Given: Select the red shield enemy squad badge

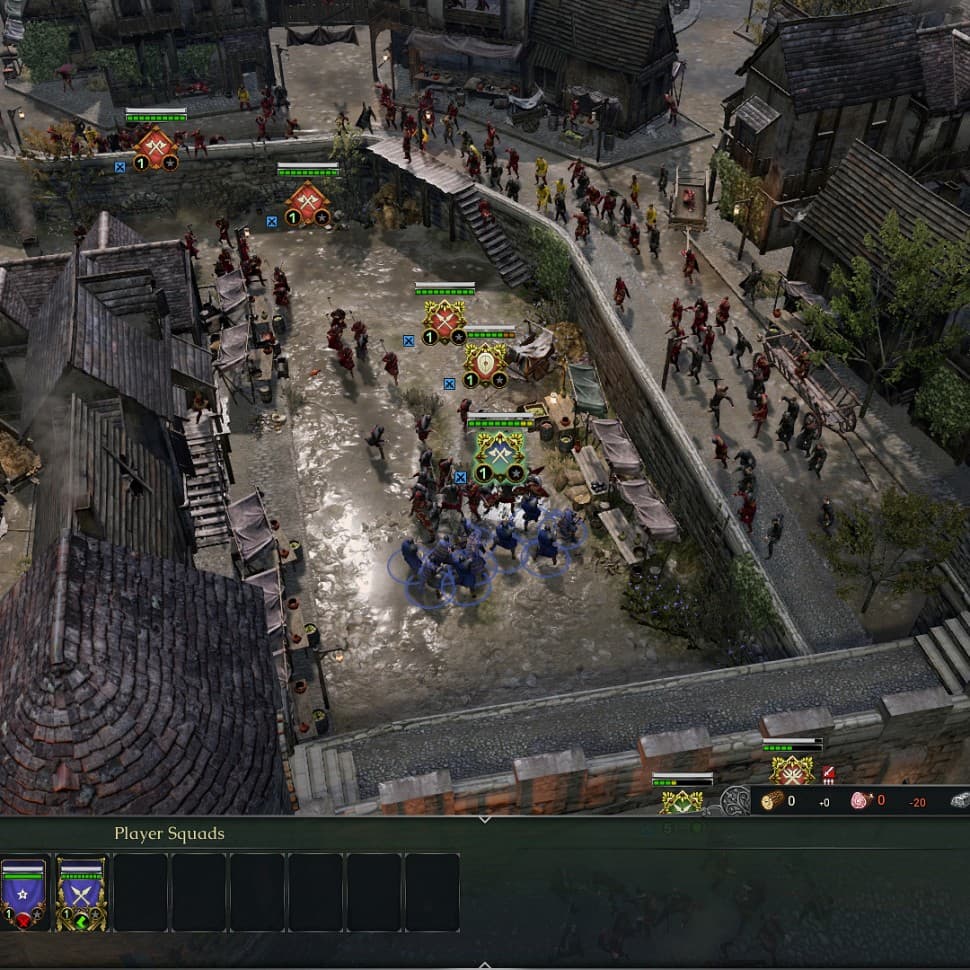Looking at the screenshot, I should (488, 362).
